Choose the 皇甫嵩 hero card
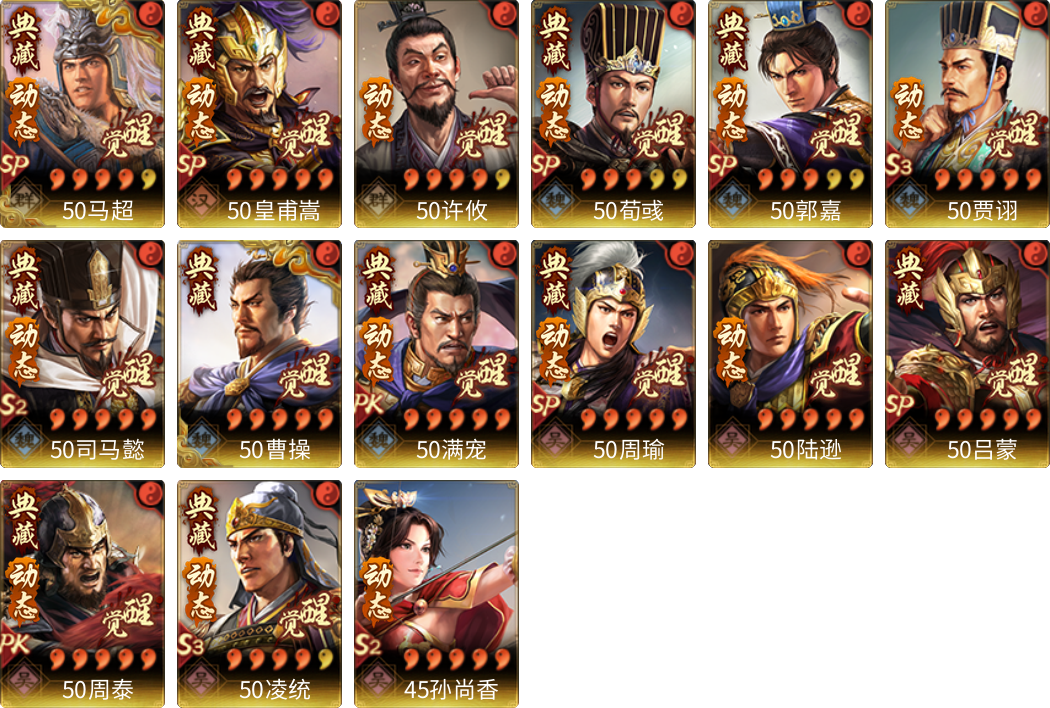Screen dimensions: 1050x708 [x=259, y=114]
